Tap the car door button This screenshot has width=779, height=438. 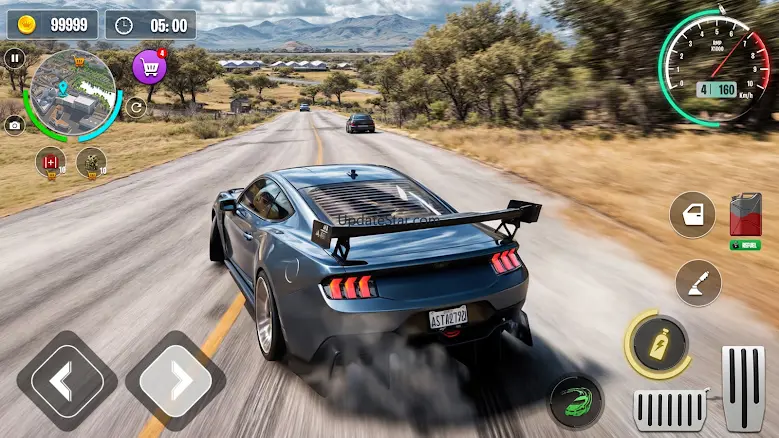pyautogui.click(x=692, y=214)
